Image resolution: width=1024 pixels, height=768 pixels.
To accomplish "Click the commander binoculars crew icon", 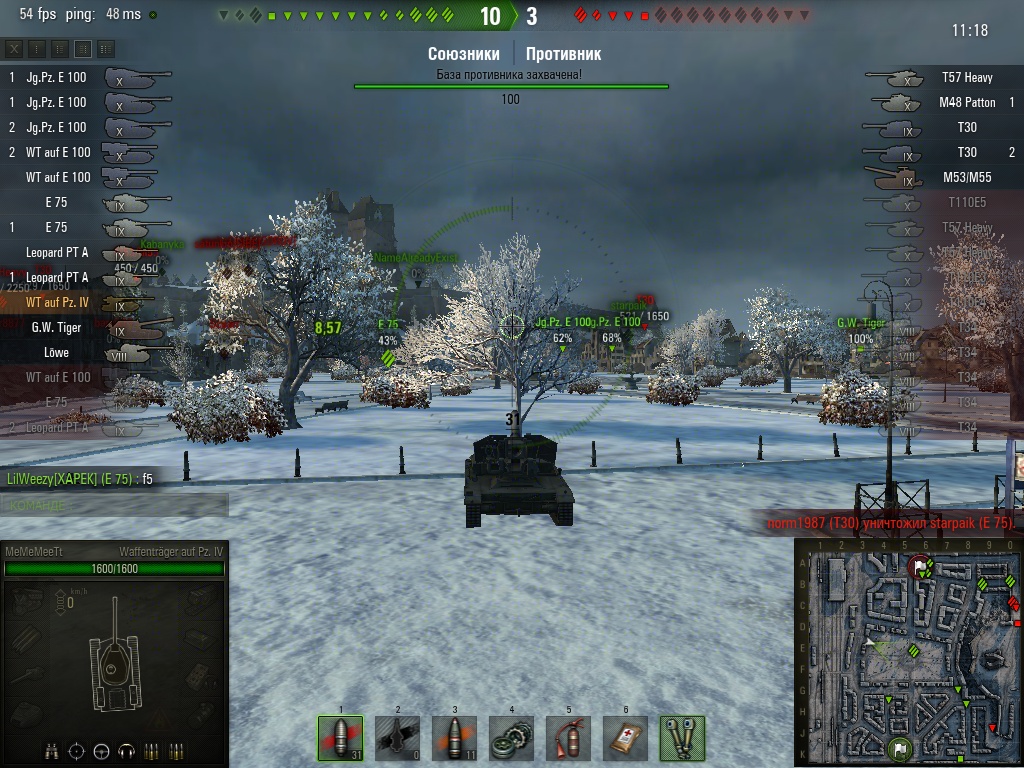I will point(52,751).
